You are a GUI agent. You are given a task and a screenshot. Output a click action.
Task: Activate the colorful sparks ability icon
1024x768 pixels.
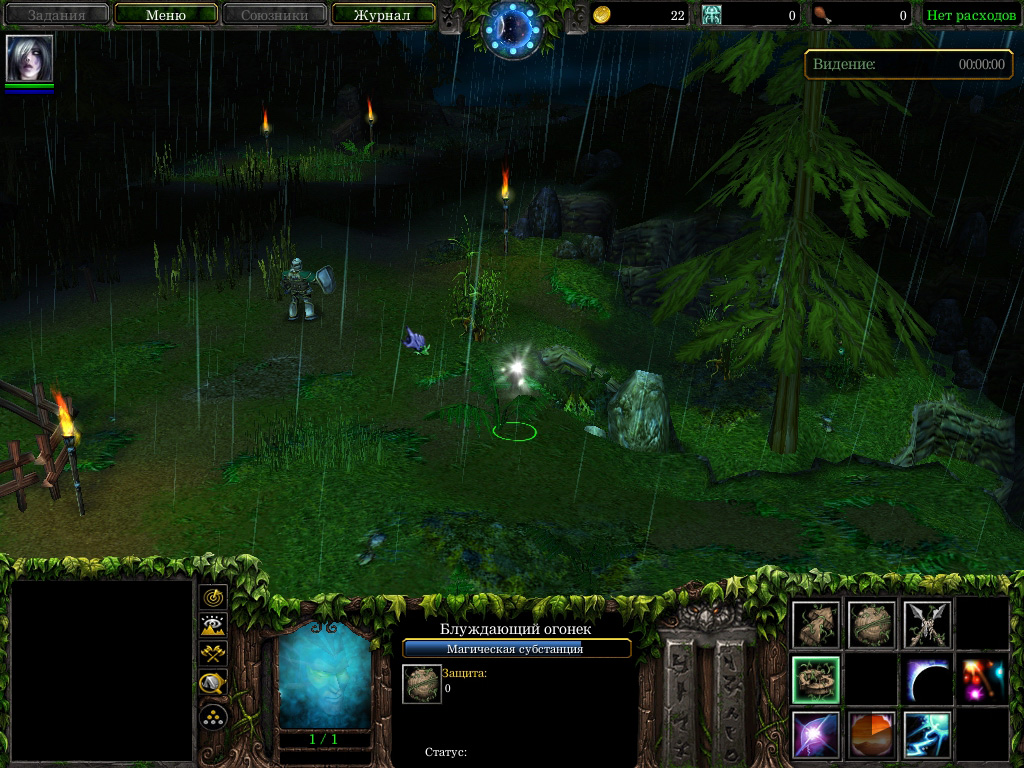pyautogui.click(x=982, y=680)
